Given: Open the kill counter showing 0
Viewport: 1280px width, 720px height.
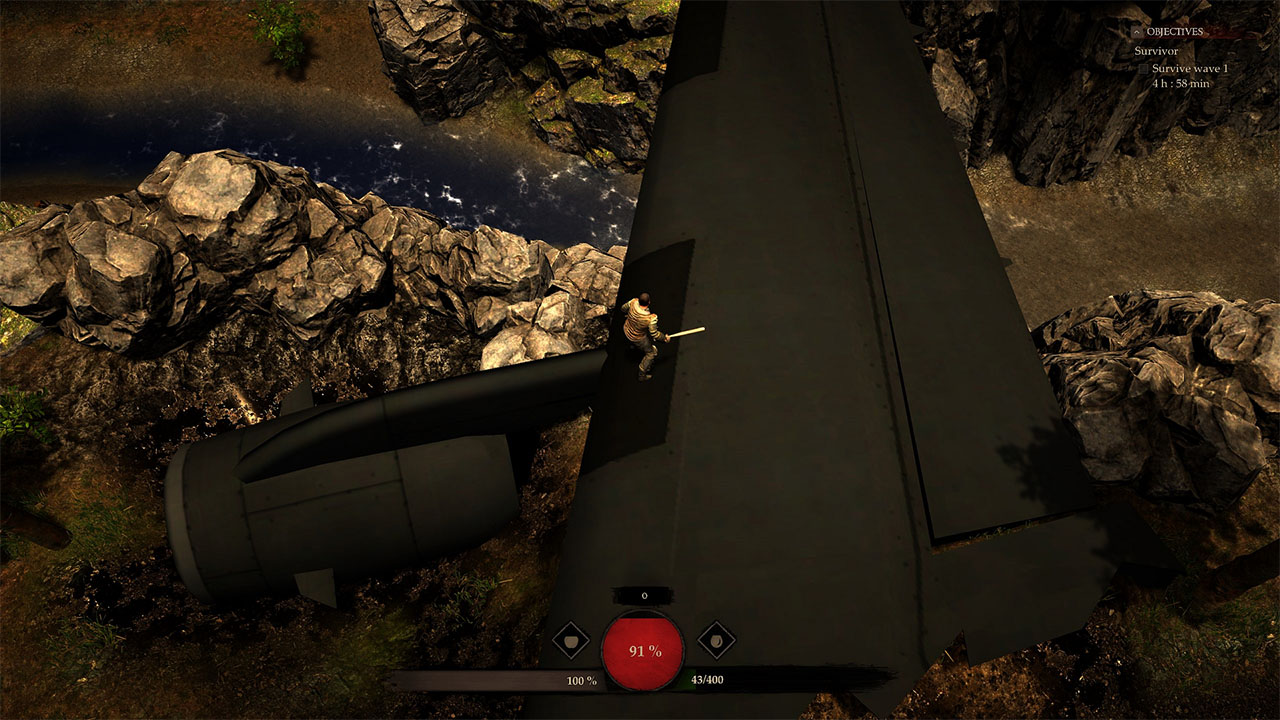Looking at the screenshot, I should (644, 595).
